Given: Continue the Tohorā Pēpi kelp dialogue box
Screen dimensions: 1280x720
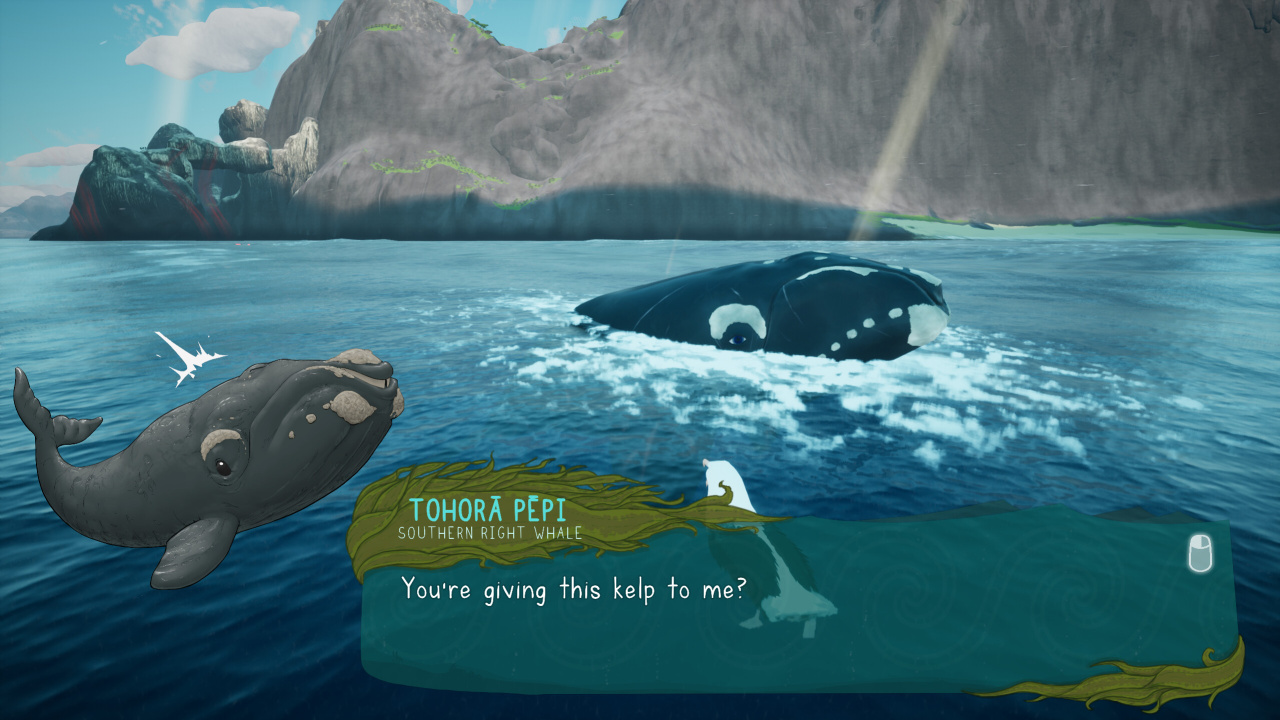Looking at the screenshot, I should coord(1200,553).
